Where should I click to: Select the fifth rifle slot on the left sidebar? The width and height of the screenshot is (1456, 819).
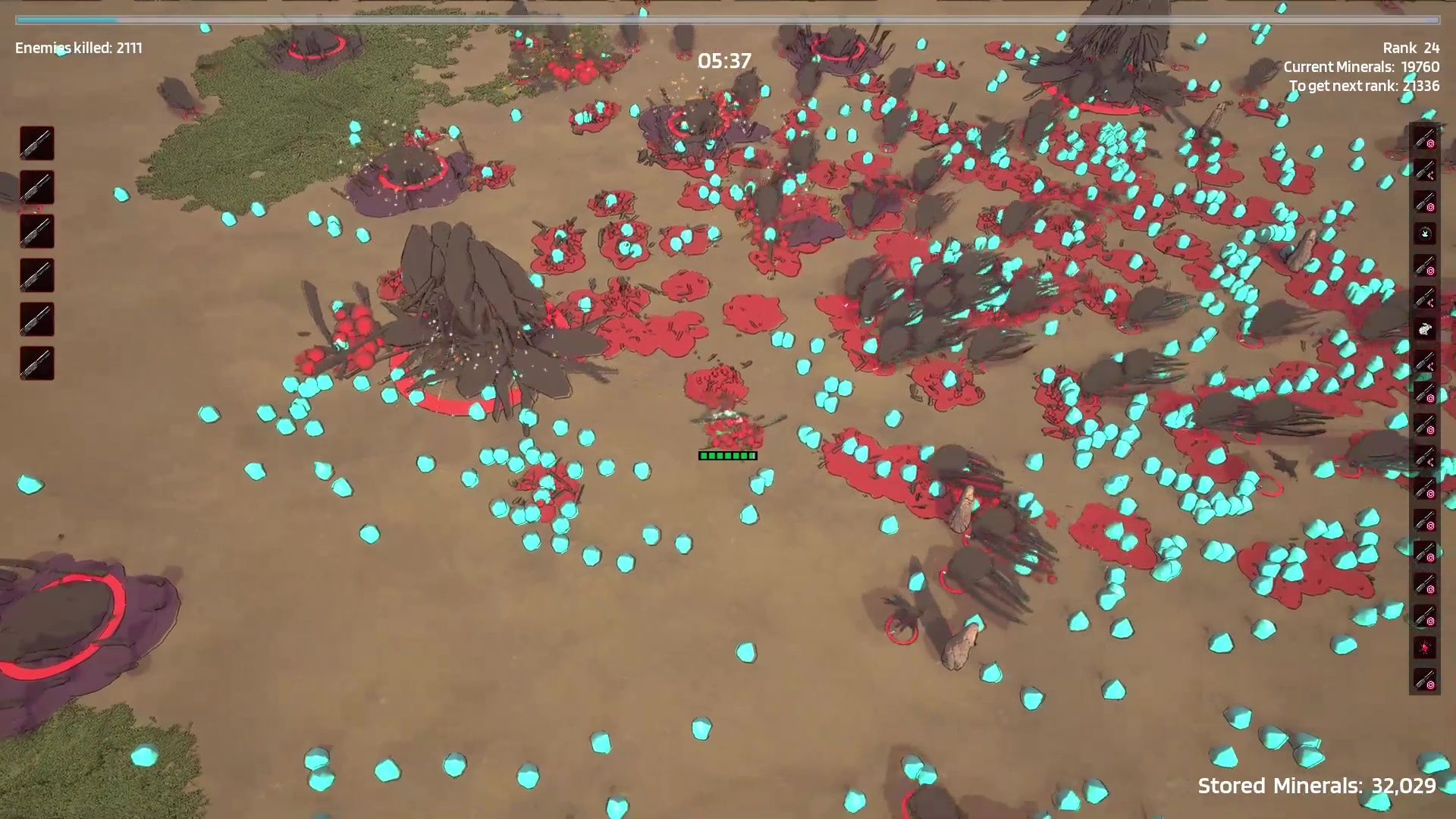pyautogui.click(x=36, y=320)
